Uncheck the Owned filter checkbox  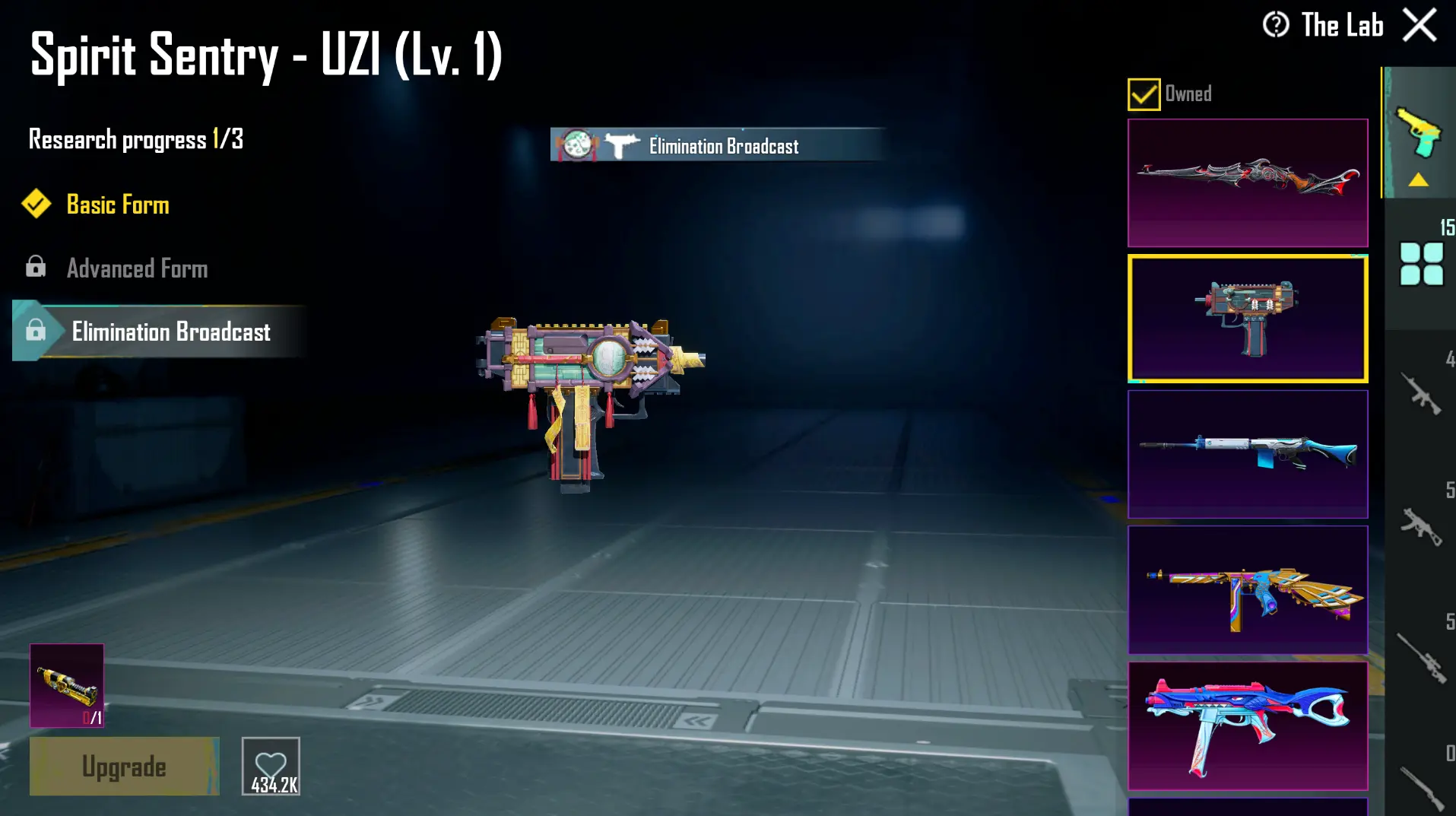1143,93
